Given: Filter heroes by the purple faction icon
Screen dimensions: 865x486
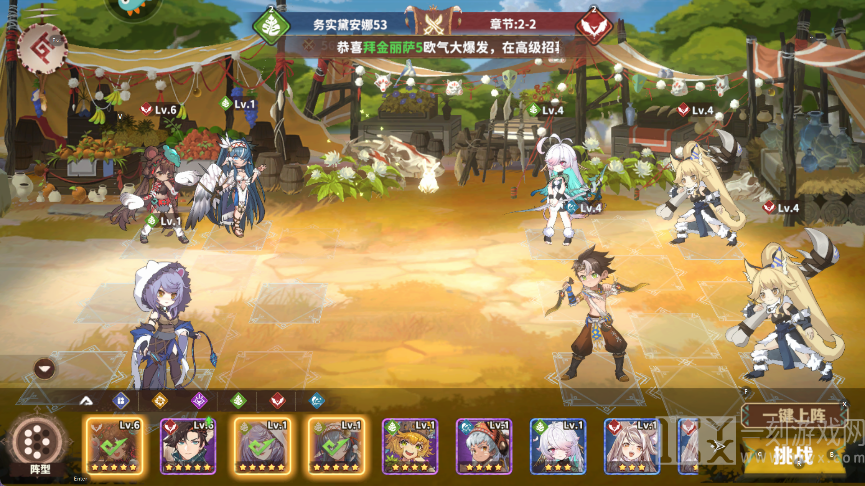Looking at the screenshot, I should (x=198, y=401).
